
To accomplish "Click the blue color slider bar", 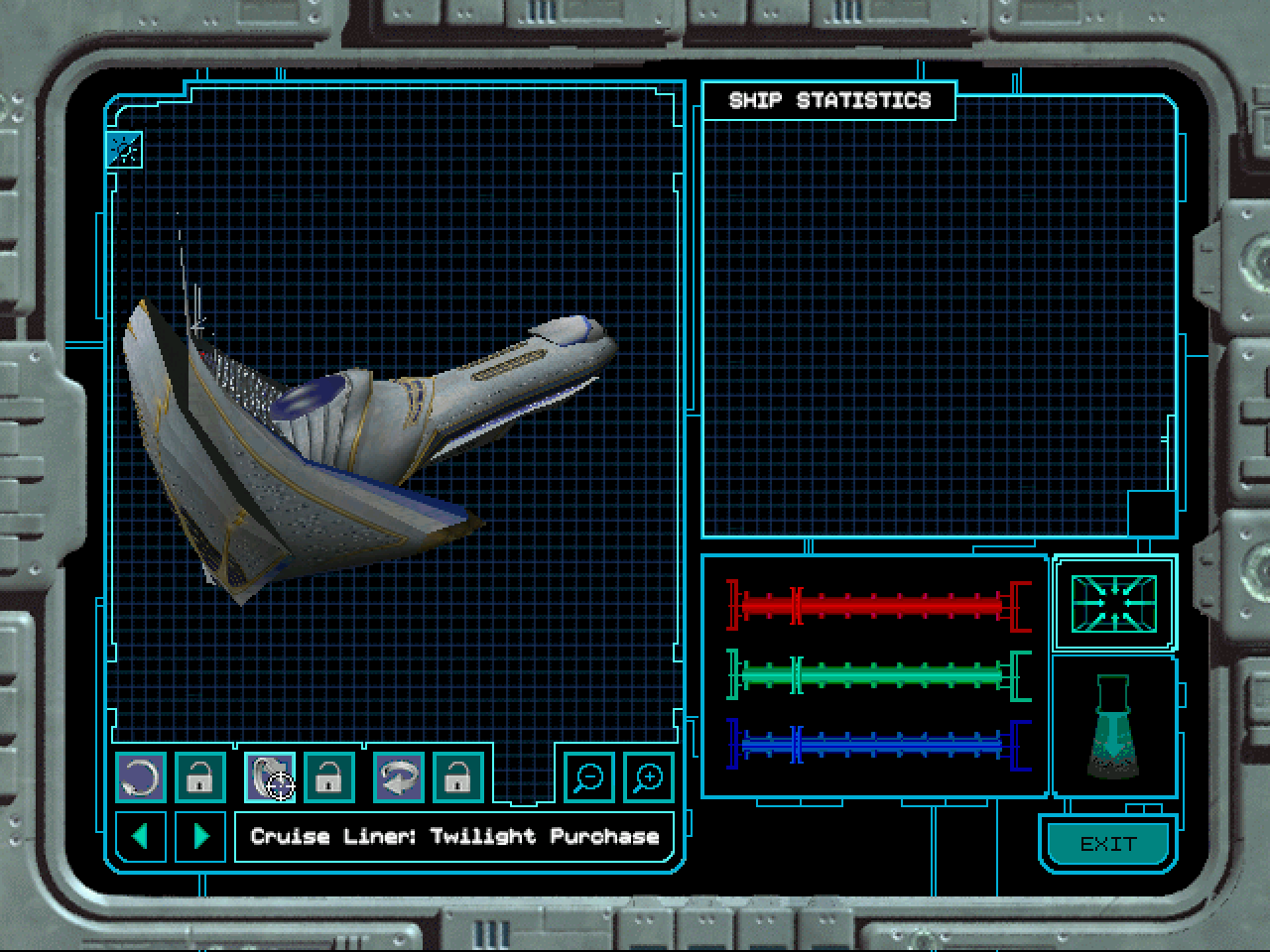I will [x=878, y=744].
